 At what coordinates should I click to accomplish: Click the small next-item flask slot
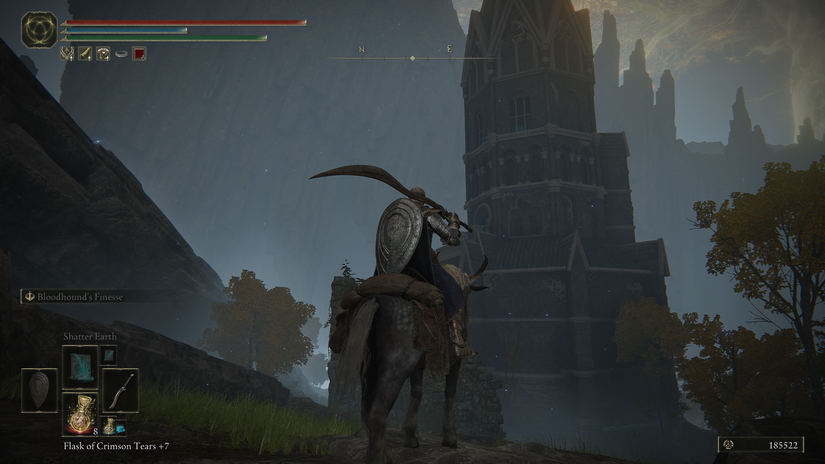tap(108, 427)
